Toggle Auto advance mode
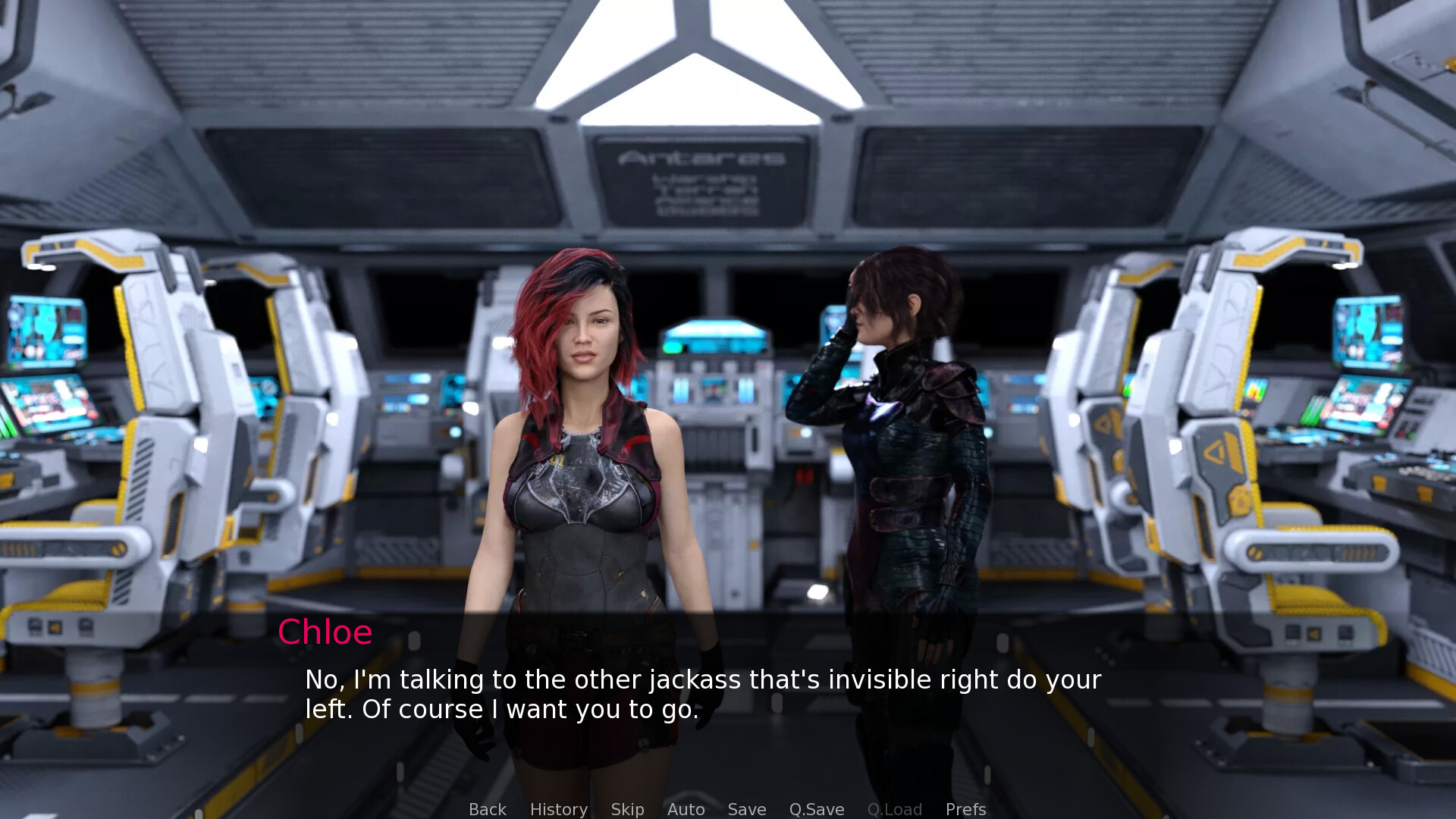The height and width of the screenshot is (819, 1456). tap(686, 809)
